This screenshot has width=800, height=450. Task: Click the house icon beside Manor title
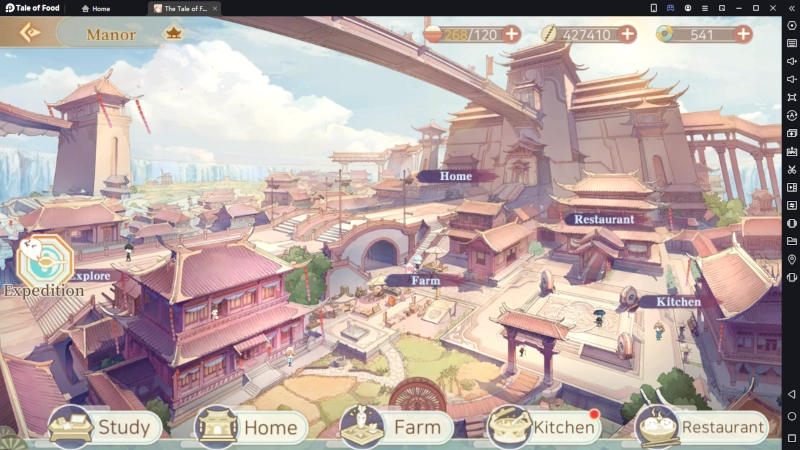[172, 33]
